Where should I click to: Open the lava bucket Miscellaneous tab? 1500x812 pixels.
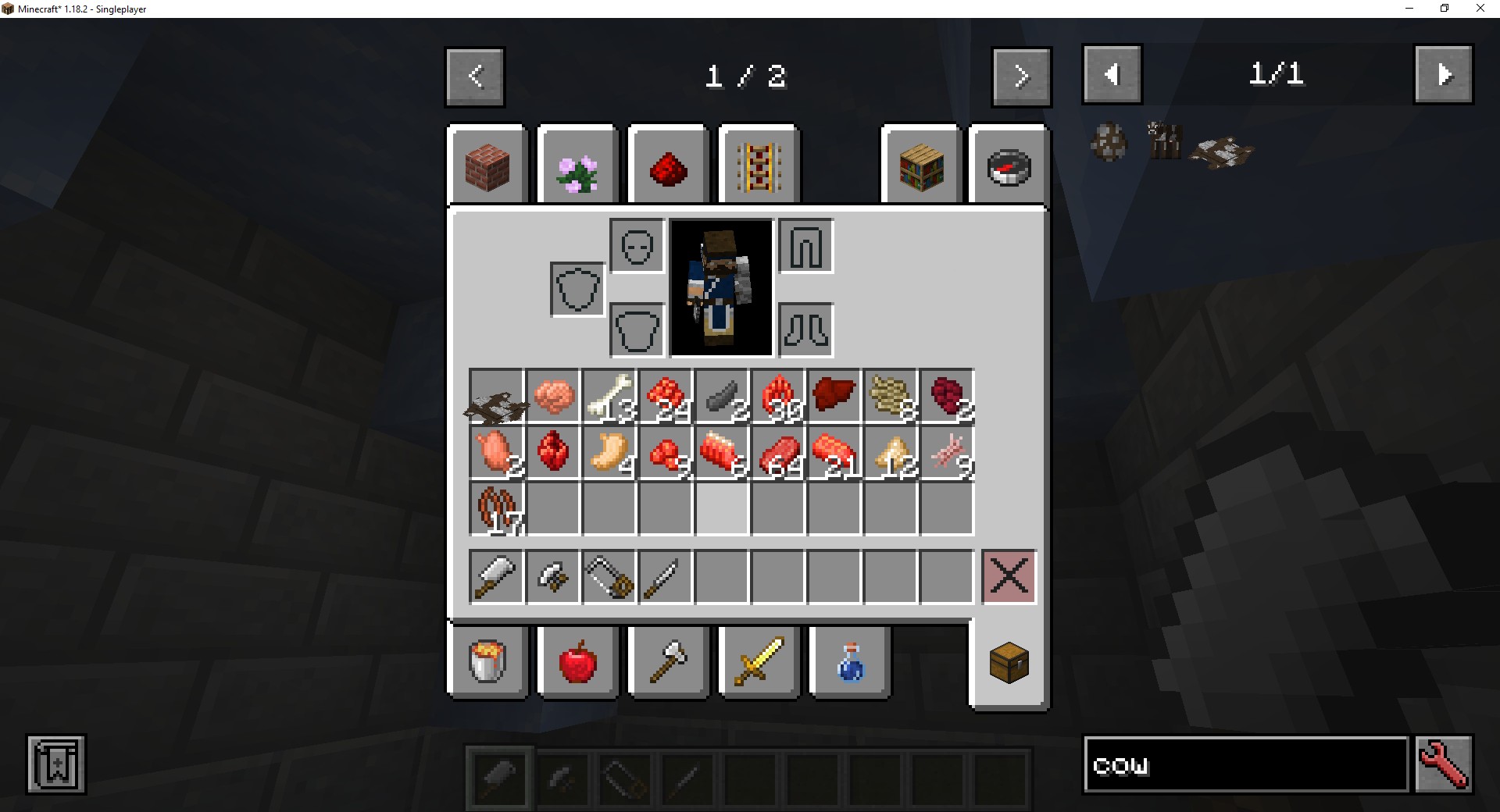click(487, 661)
